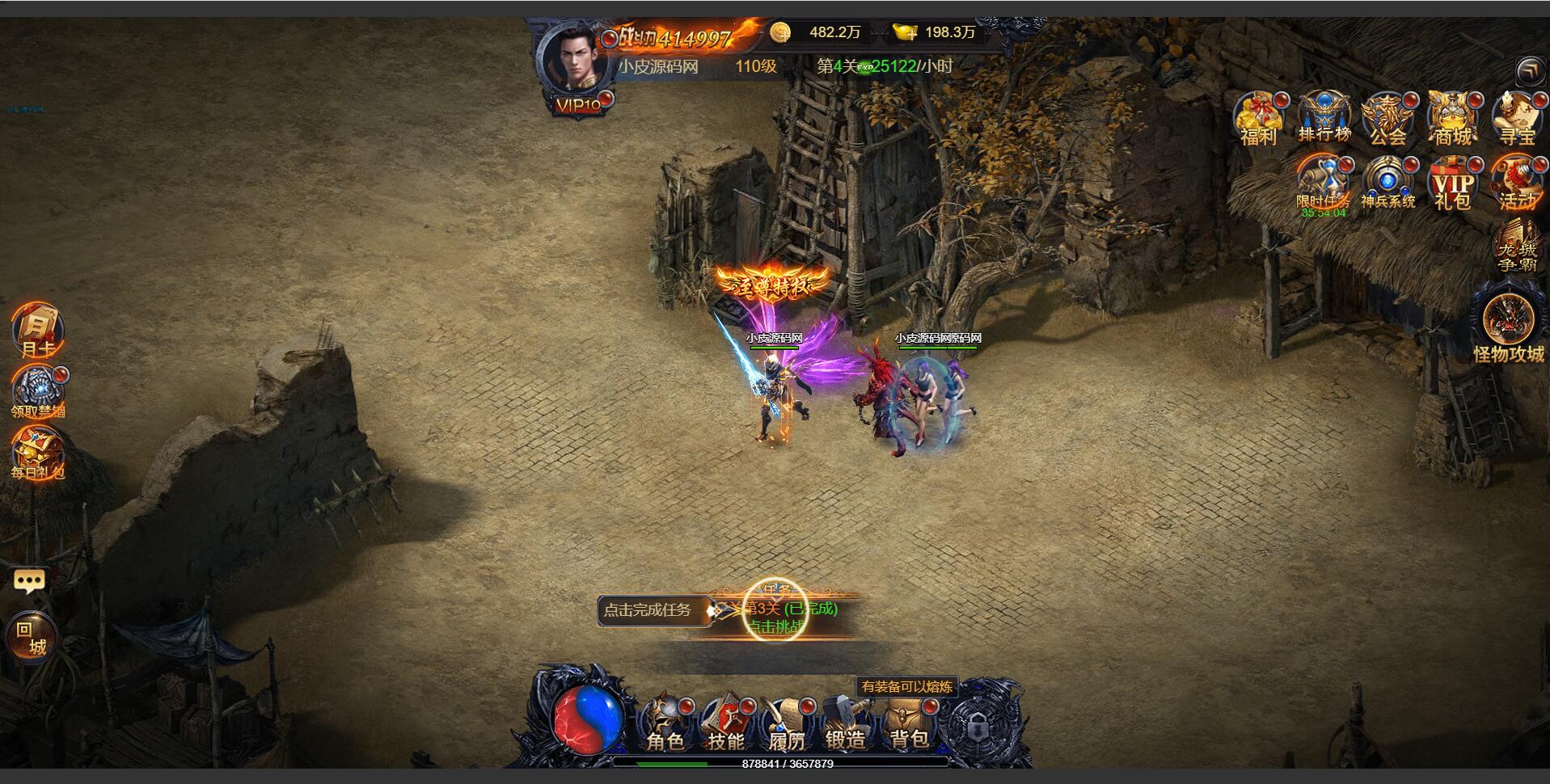Open the 公会 guild menu
This screenshot has width=1550, height=784.
click(x=1388, y=119)
